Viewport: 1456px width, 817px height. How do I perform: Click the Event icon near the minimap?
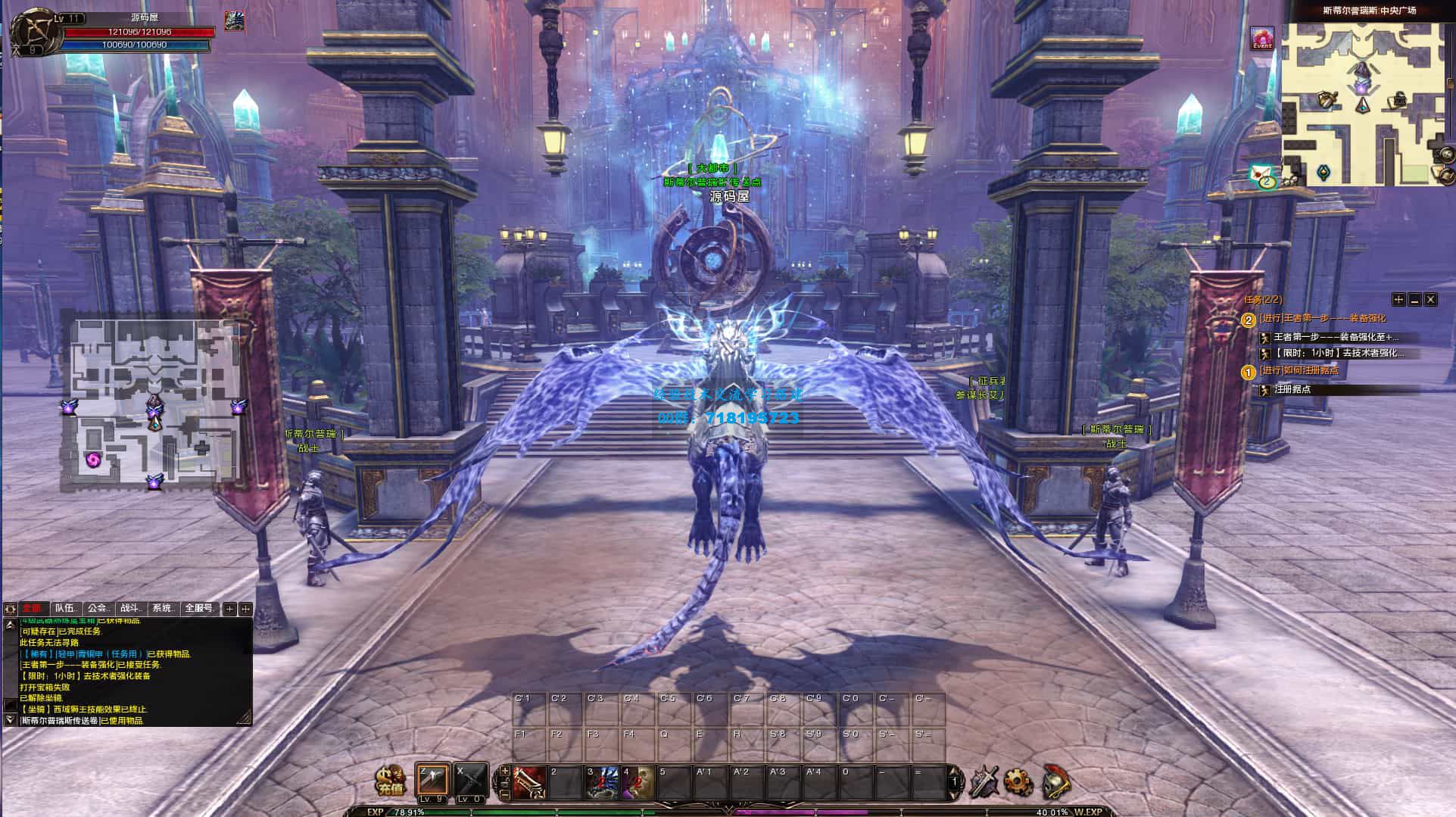point(1261,39)
